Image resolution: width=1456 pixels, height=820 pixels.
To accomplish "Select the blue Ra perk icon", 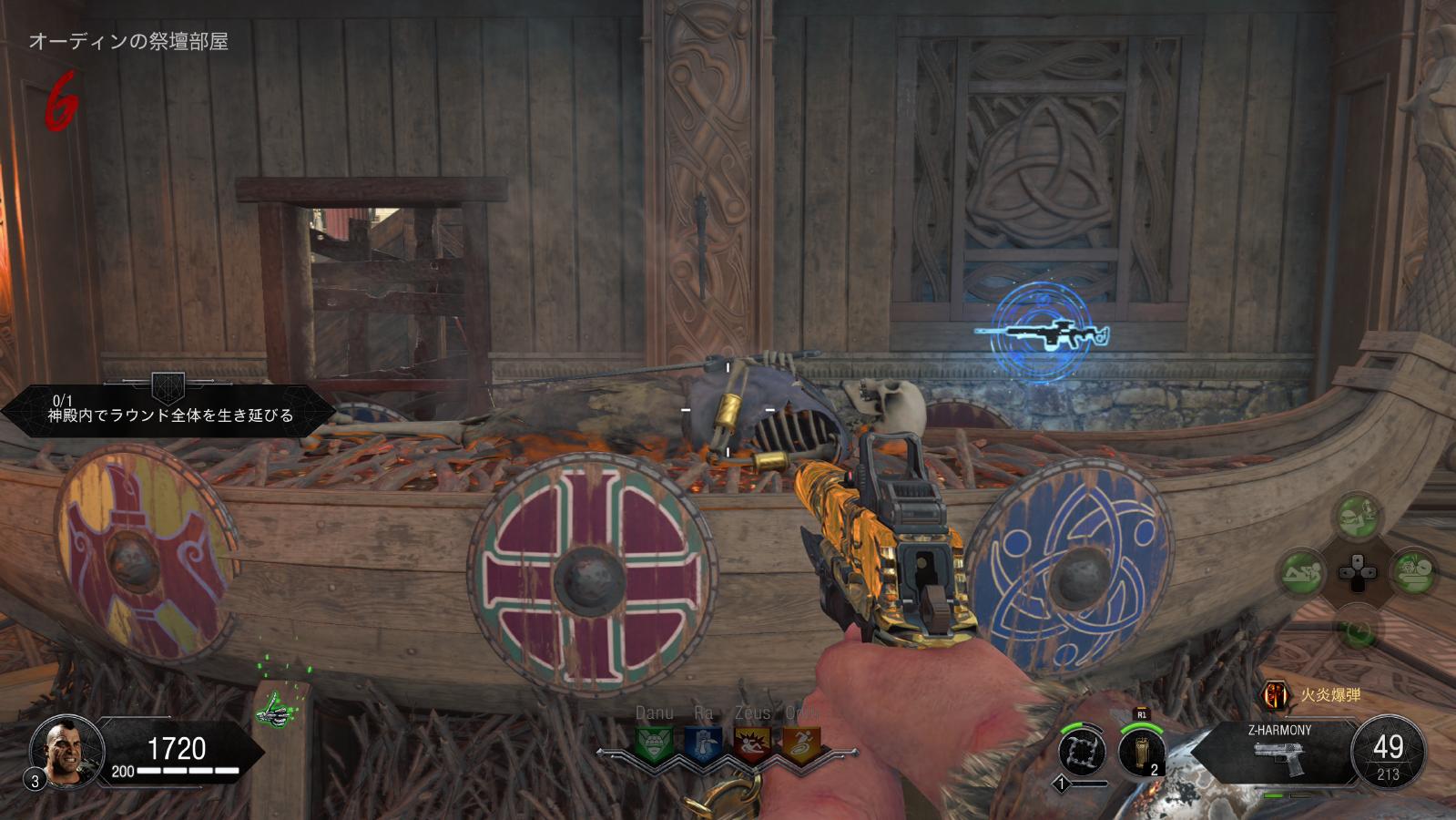I will [x=702, y=743].
